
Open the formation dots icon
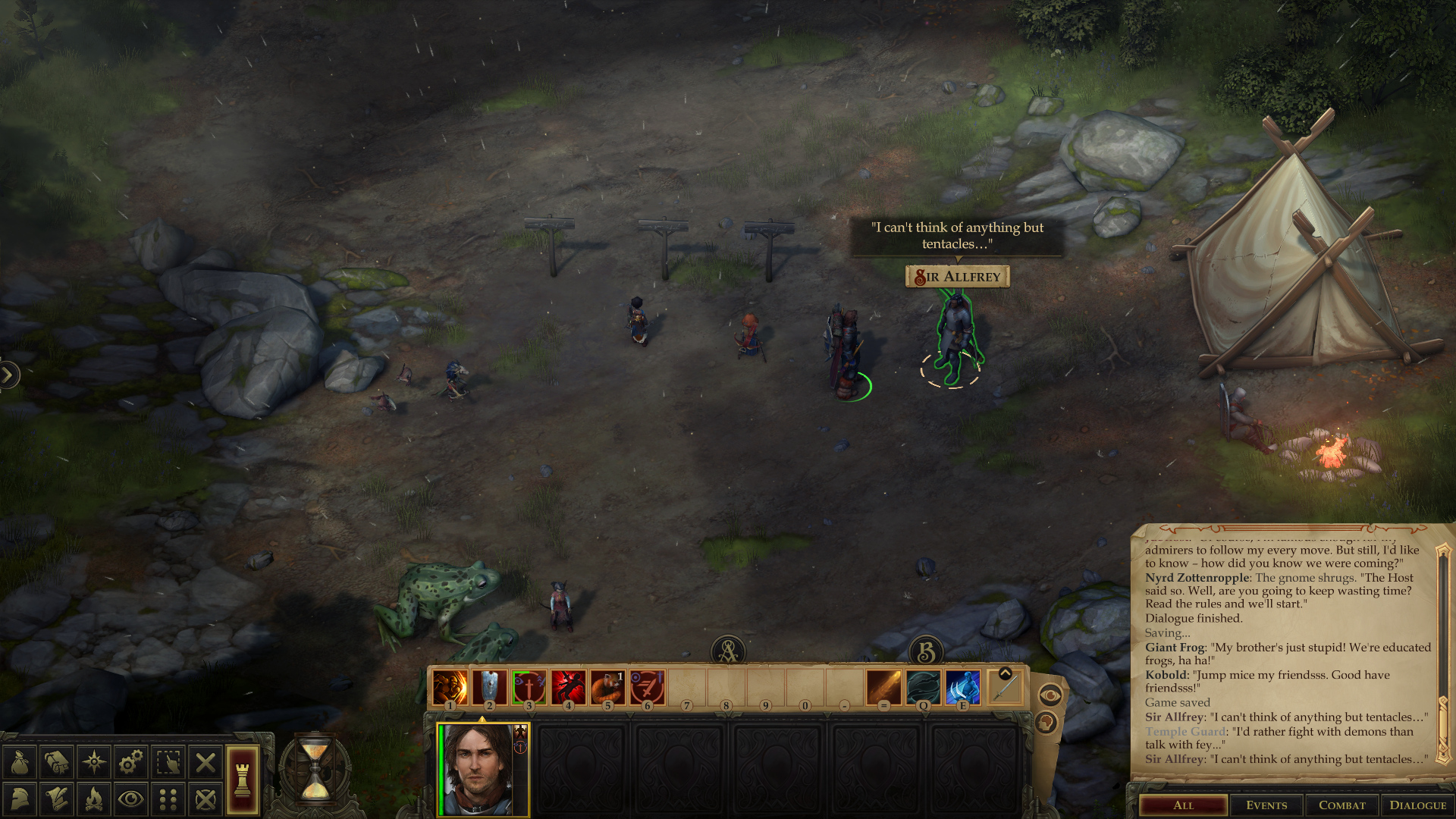tap(168, 799)
